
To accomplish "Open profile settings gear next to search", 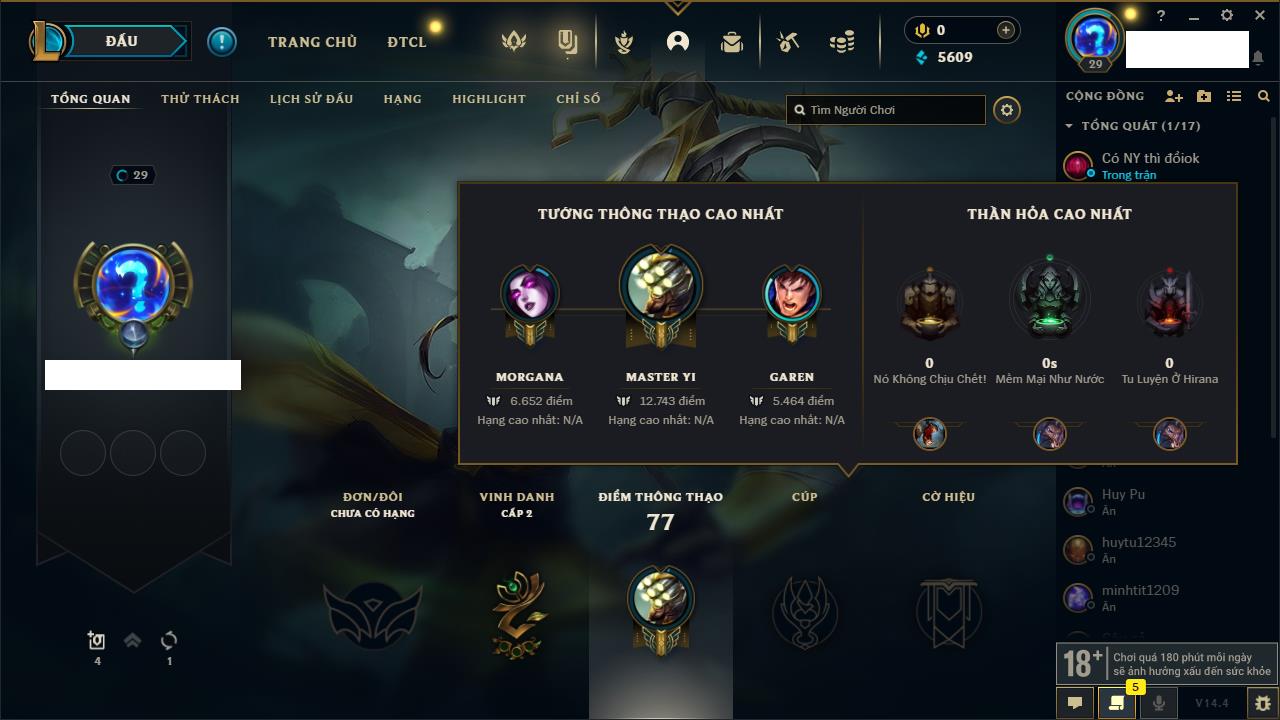I will [x=1007, y=110].
